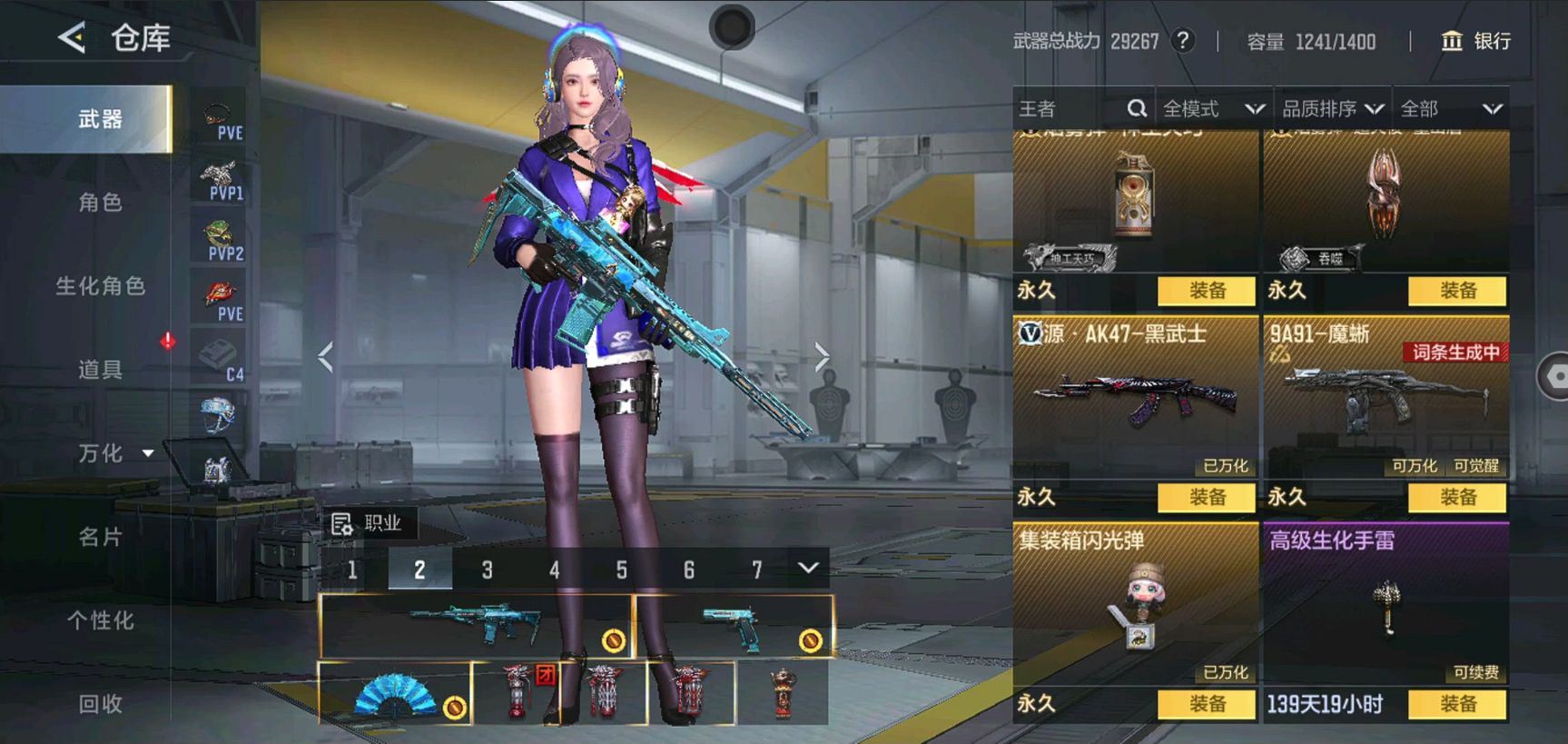Viewport: 1568px width, 744px height.
Task: Go back using the arrow beside 仓库
Action: coord(72,38)
